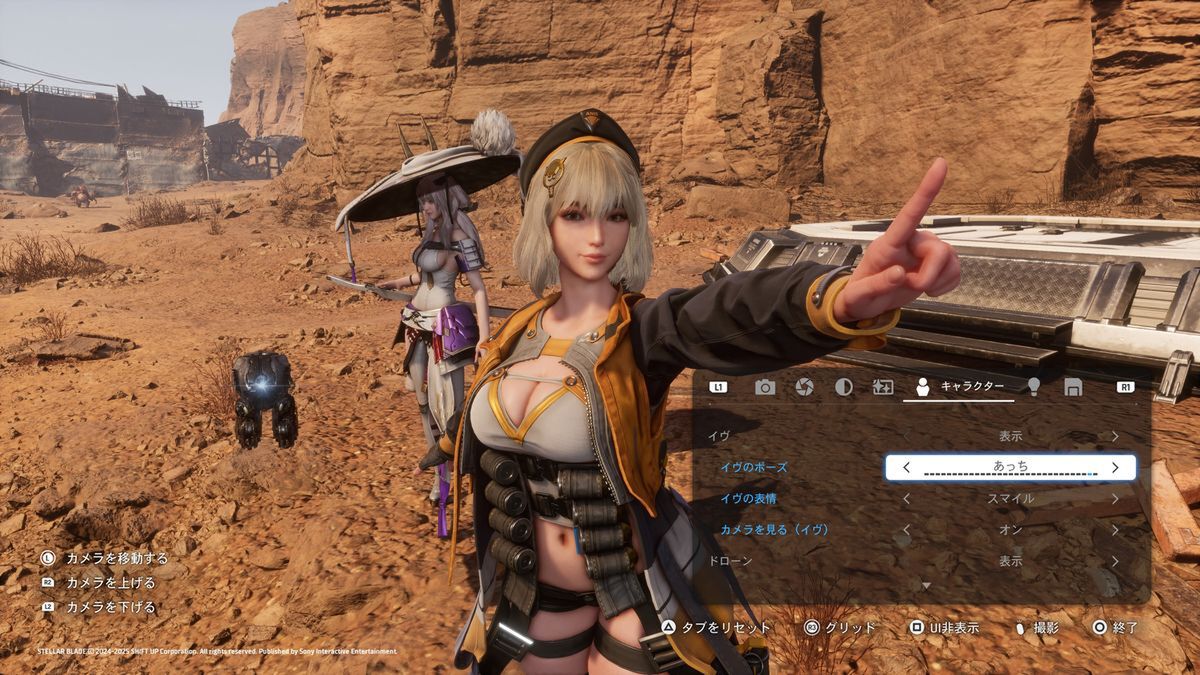Click right arrow on カメラを見る（イヴ） row
1200x675 pixels.
click(x=1115, y=530)
